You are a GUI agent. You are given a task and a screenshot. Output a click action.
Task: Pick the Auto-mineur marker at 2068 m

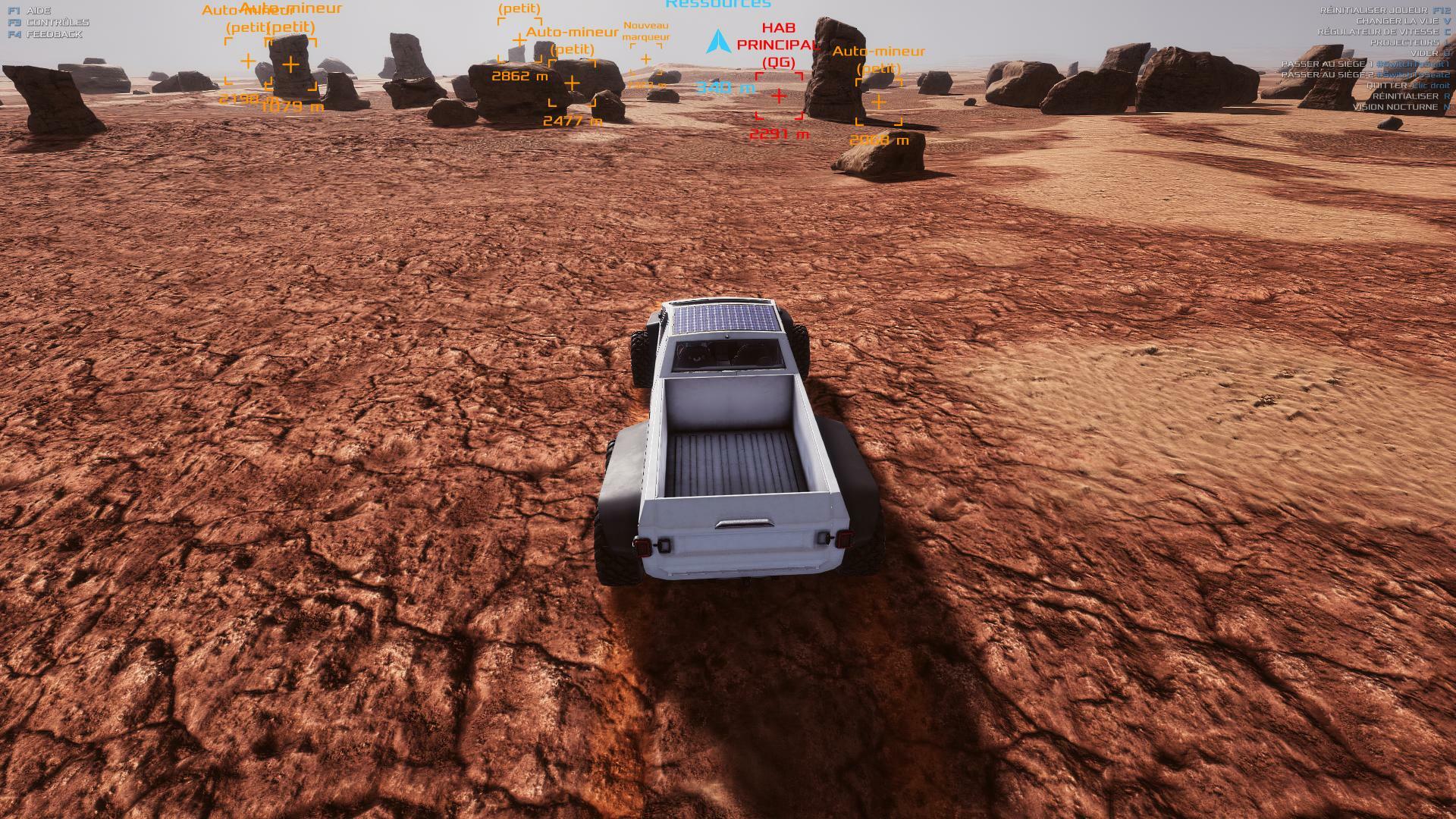tap(878, 102)
